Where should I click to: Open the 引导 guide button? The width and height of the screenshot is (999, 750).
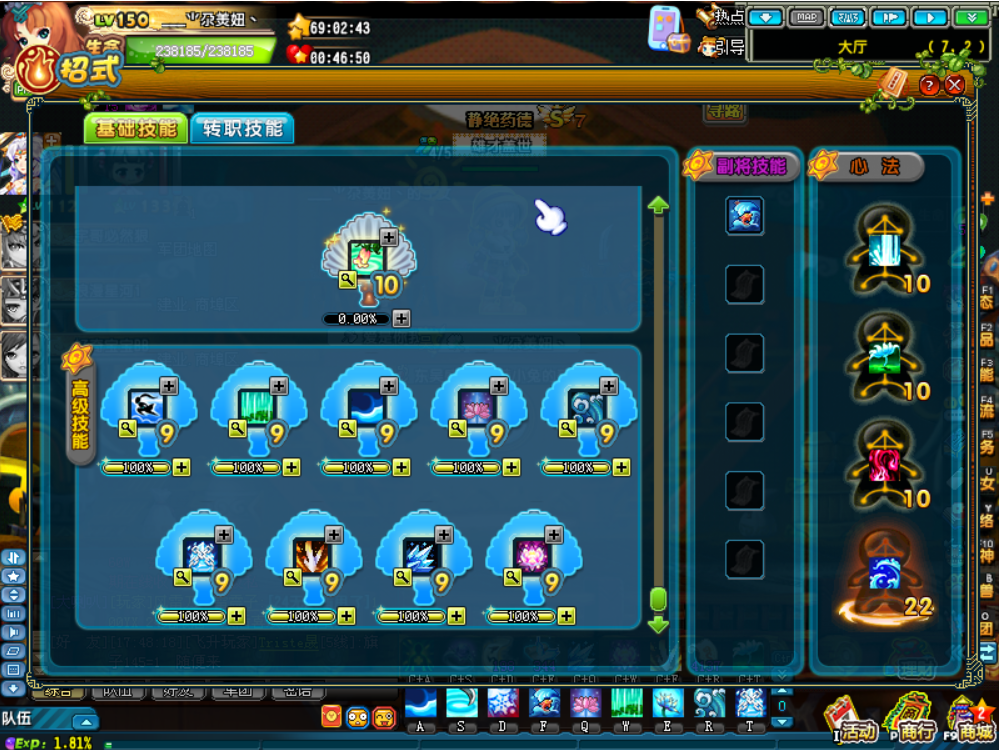[x=722, y=47]
